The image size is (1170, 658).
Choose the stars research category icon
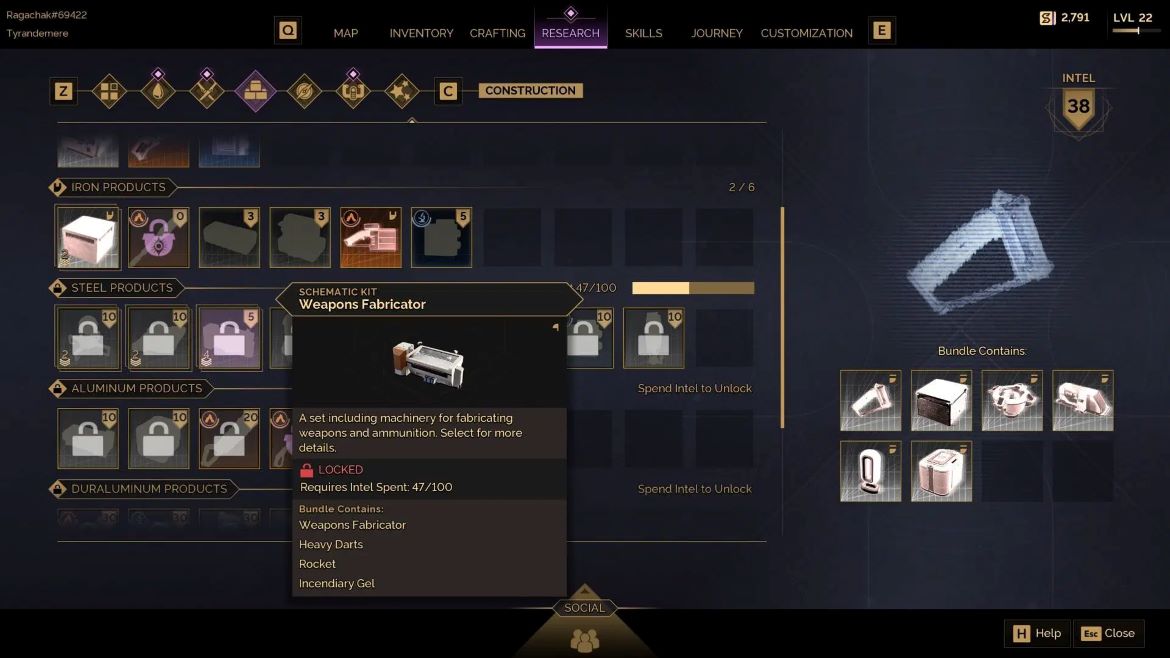tap(401, 91)
